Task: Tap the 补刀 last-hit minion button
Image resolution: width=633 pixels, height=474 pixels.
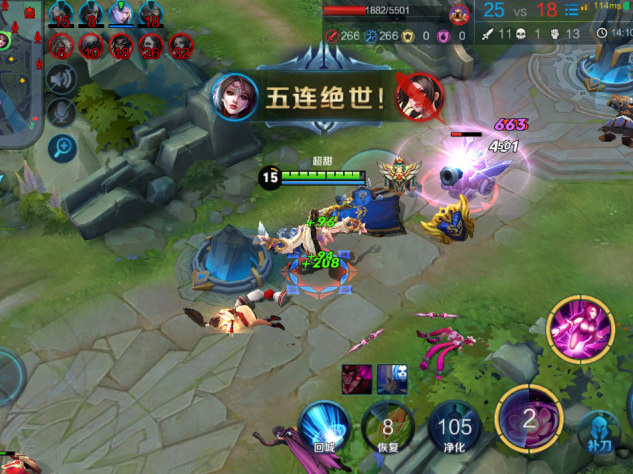Action: tap(598, 432)
